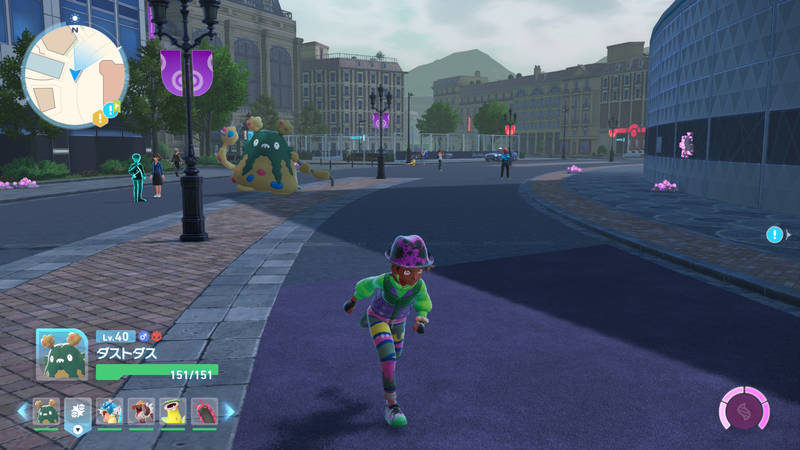800x450 pixels.
Task: Click the right arrow beside the party row
Action: [229, 411]
